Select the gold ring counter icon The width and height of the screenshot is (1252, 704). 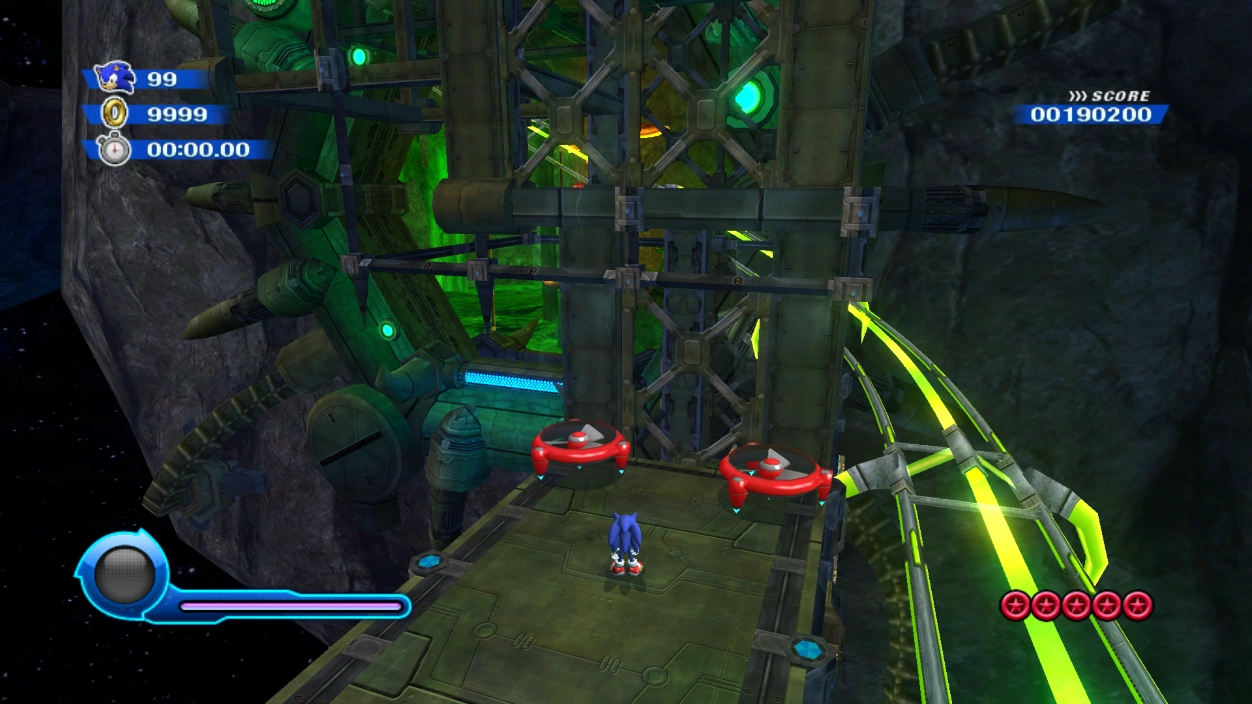(x=115, y=113)
